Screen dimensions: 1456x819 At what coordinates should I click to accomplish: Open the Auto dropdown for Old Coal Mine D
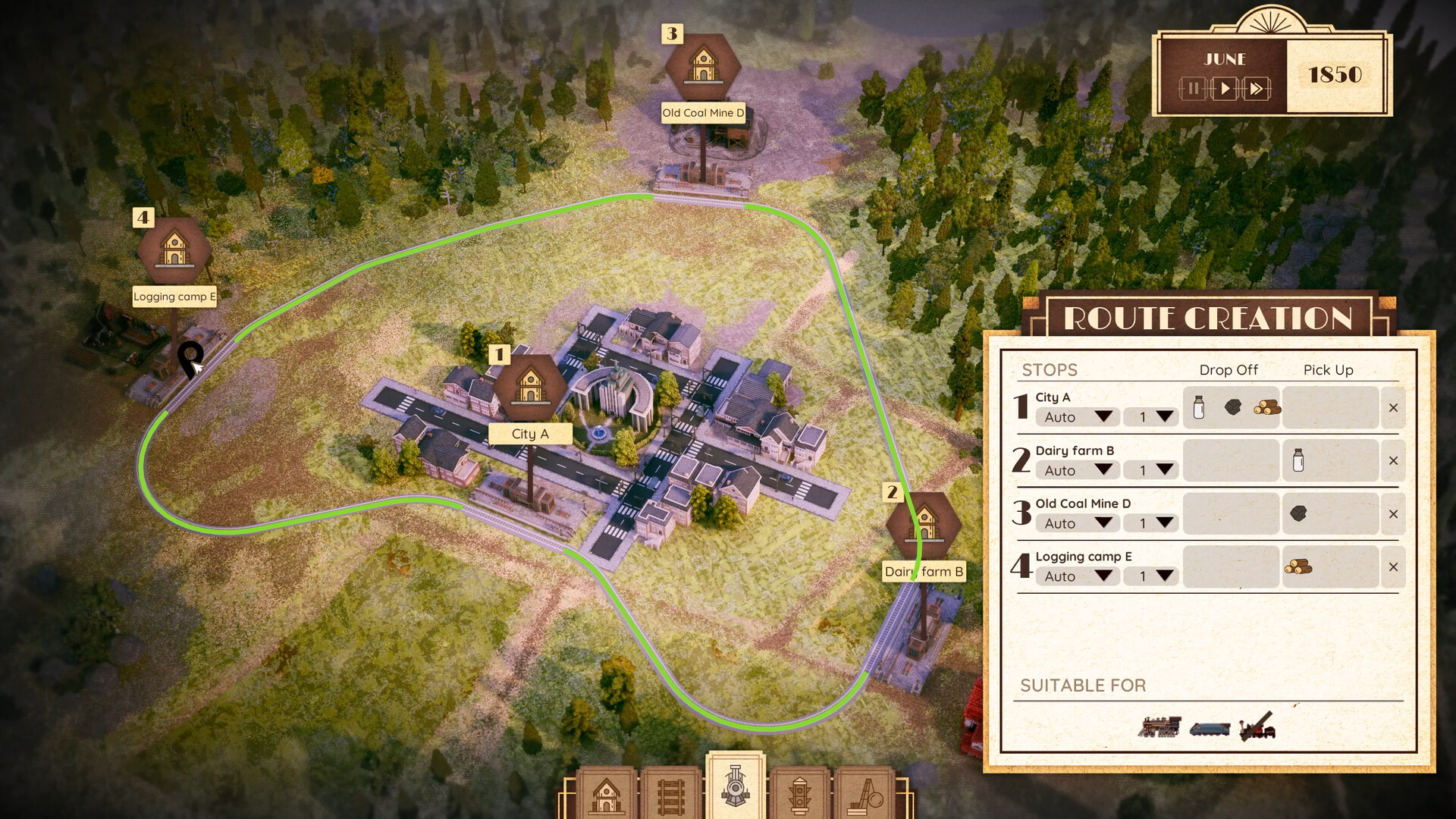coord(1078,523)
